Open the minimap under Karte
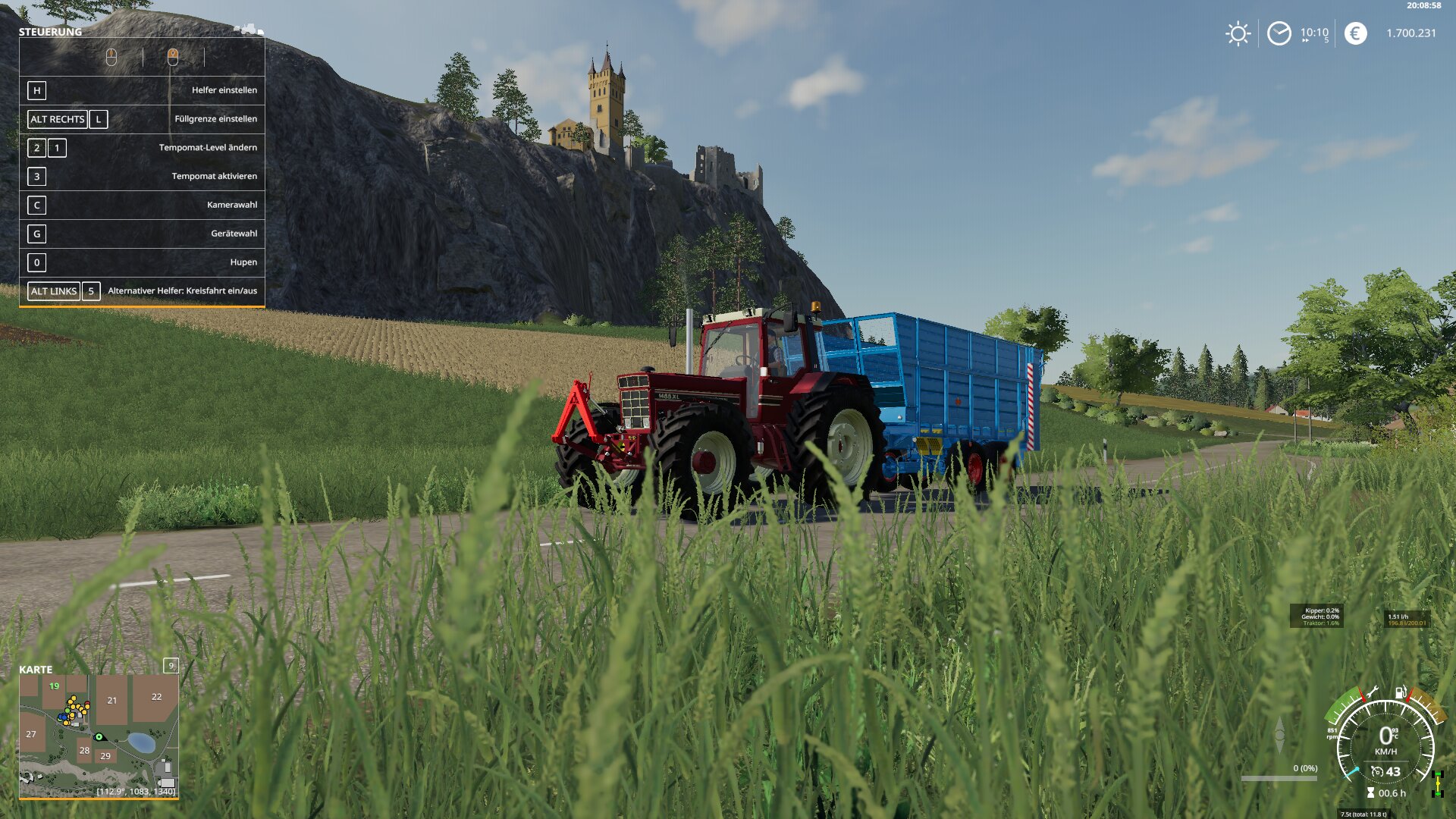The width and height of the screenshot is (1456, 819). coord(99,736)
